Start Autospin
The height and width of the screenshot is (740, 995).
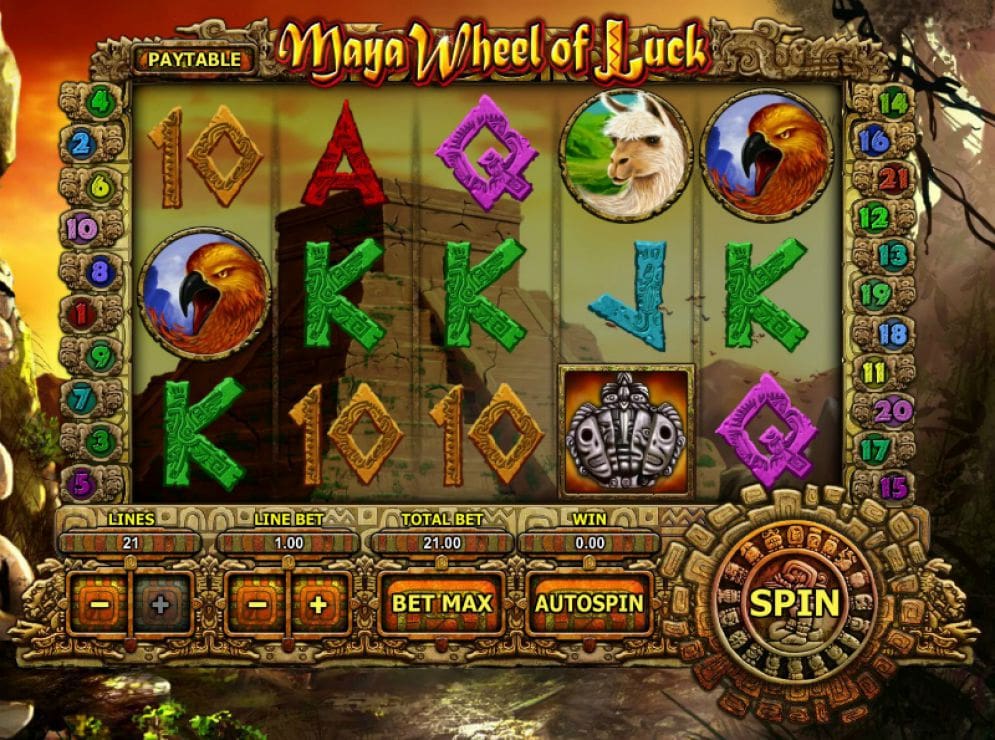pos(589,603)
